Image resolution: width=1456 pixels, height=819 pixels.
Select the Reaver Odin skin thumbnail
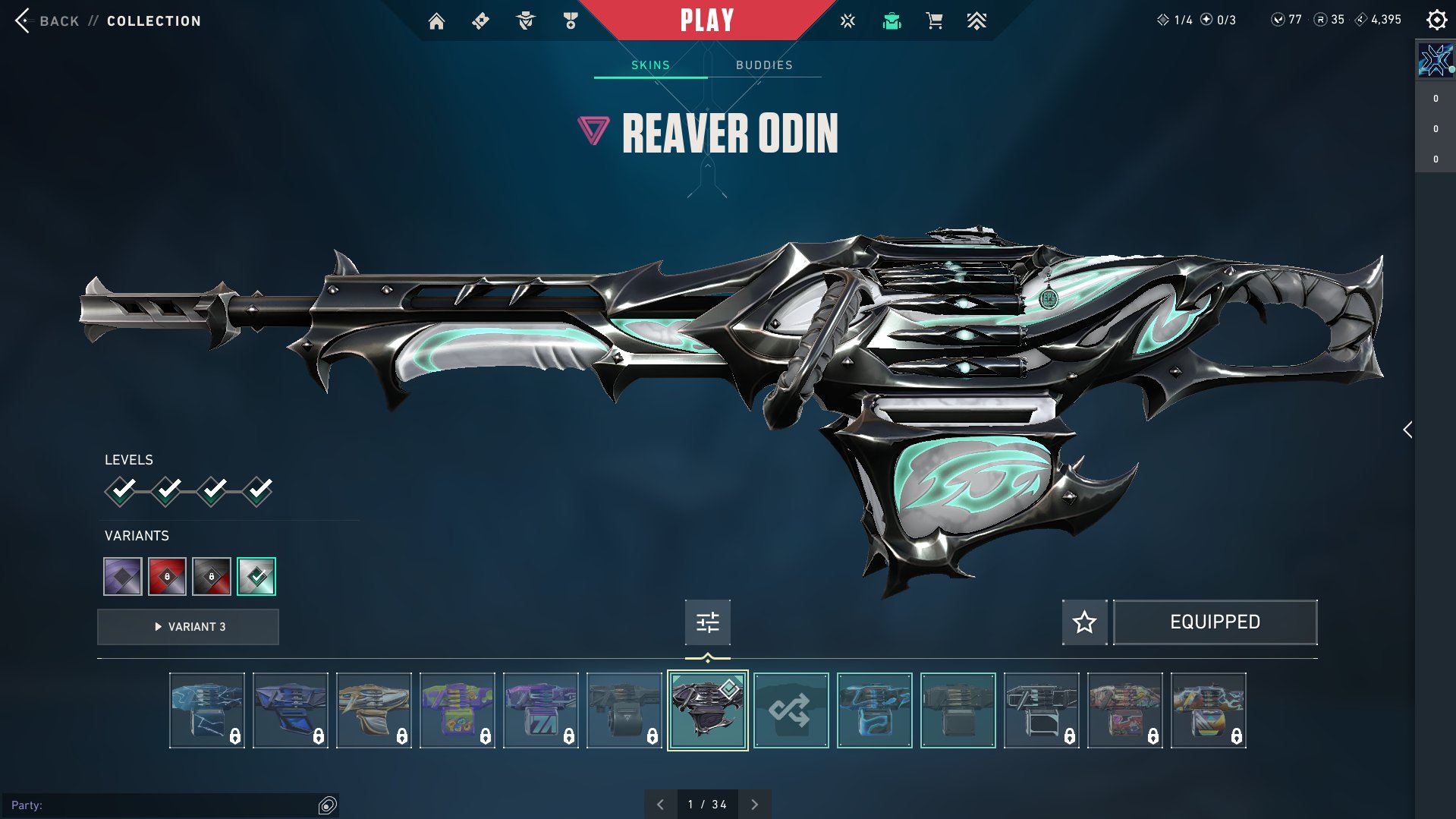pyautogui.click(x=707, y=710)
